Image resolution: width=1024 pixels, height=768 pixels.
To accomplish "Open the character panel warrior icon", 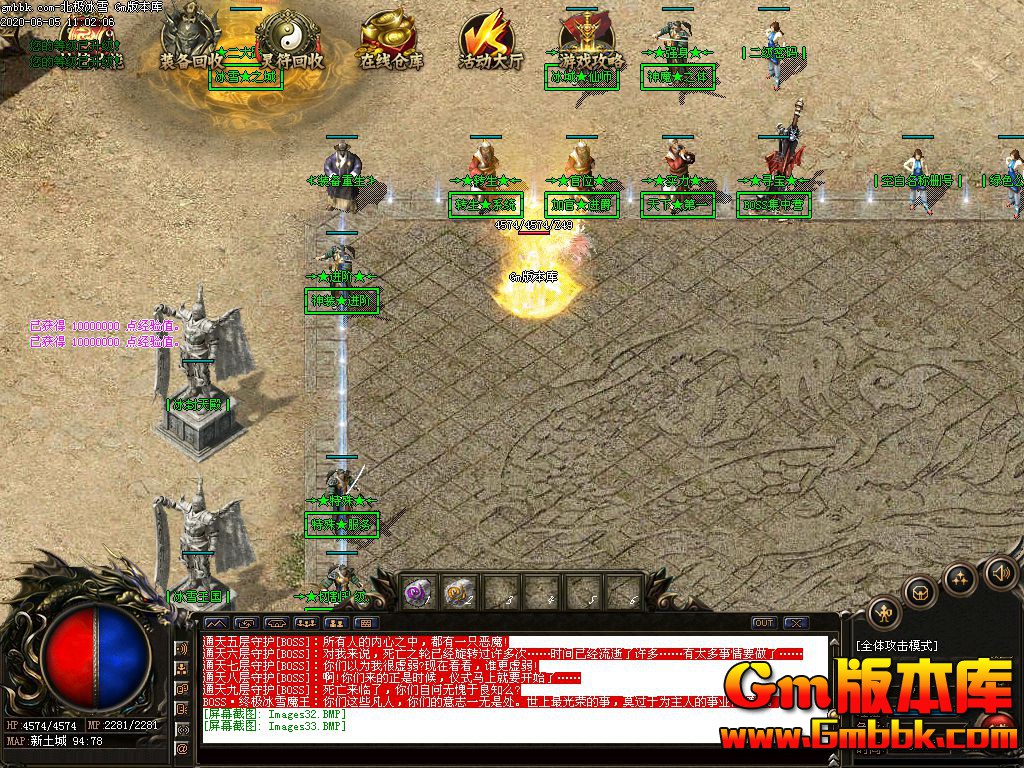I will click(883, 610).
